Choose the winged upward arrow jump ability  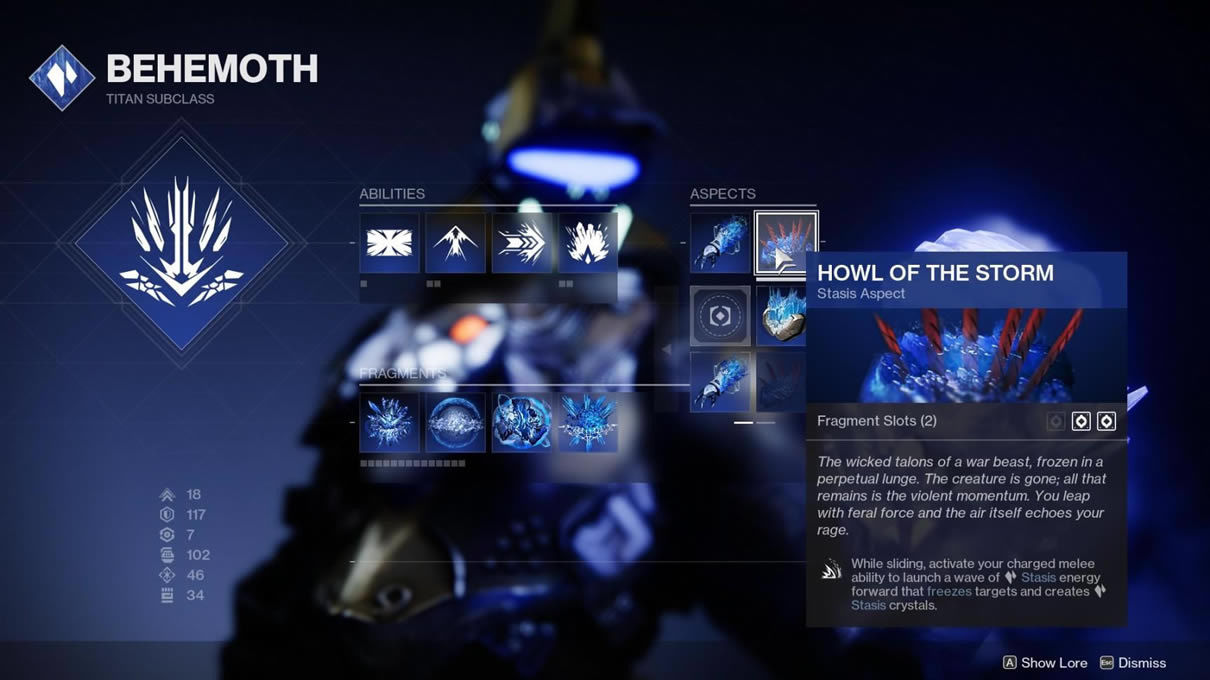[x=455, y=243]
